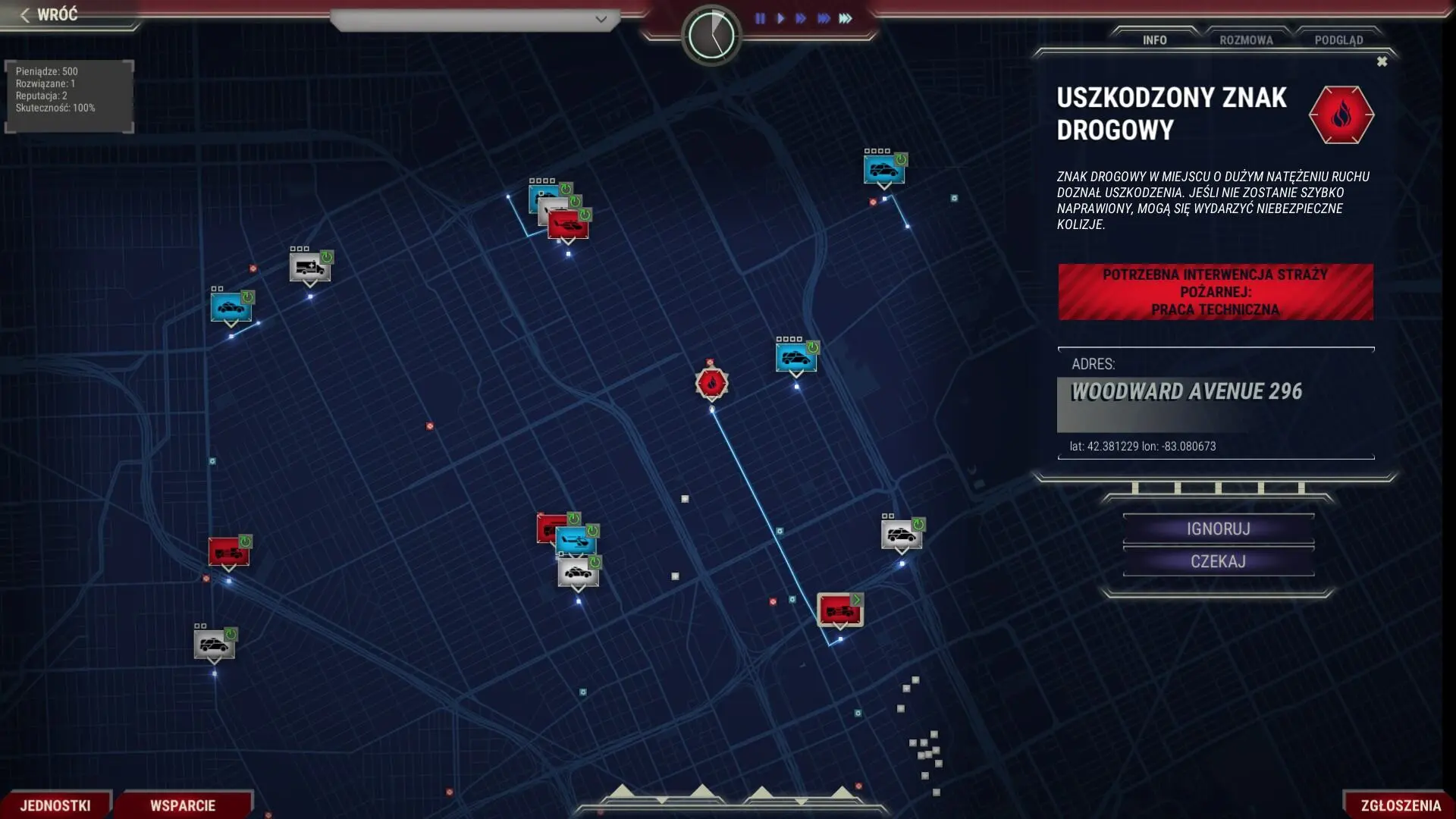Image resolution: width=1456 pixels, height=819 pixels.
Task: Click the fire emblem beside the incident title
Action: pos(1342,115)
